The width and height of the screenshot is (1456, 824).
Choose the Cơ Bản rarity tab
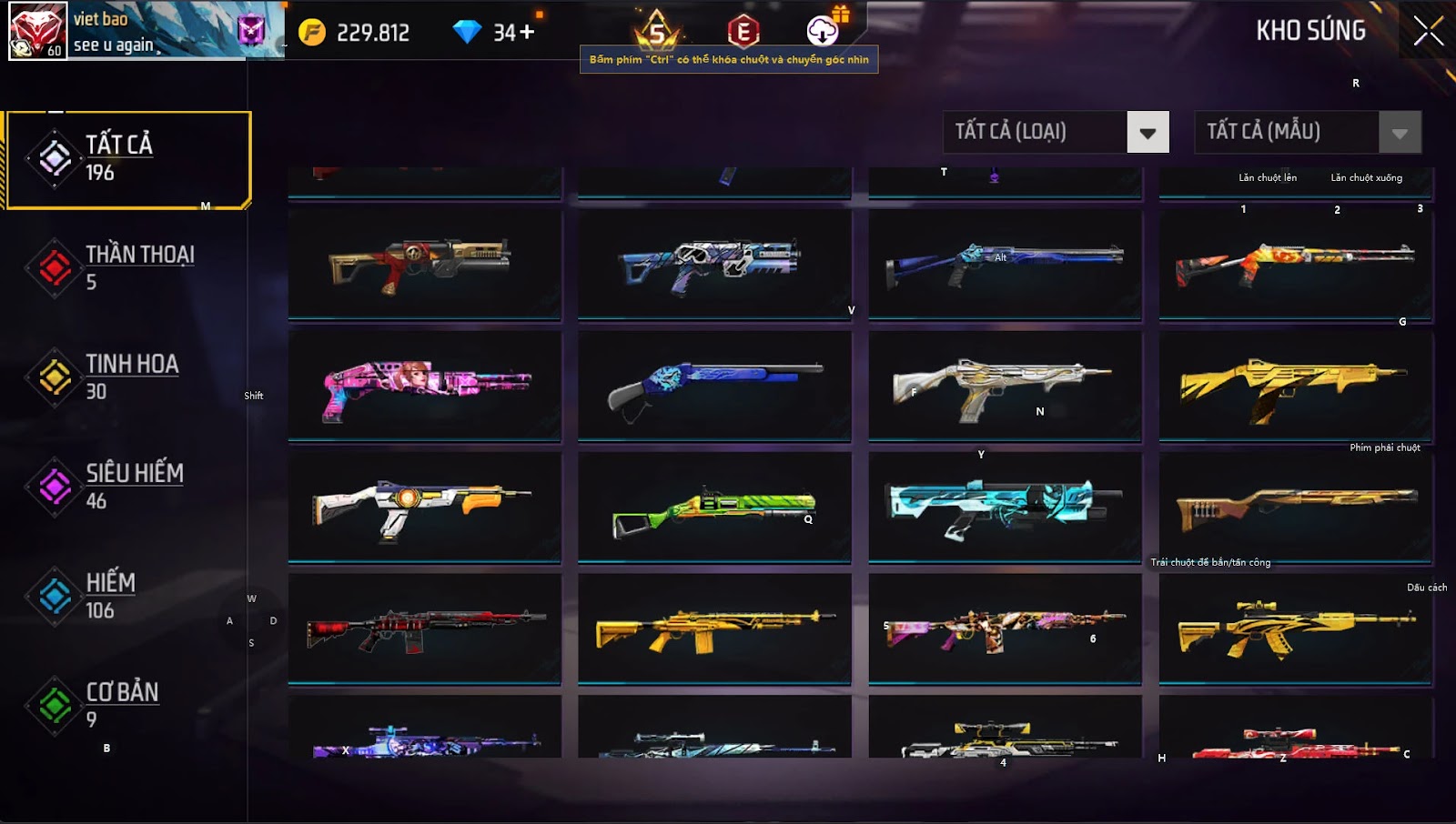point(127,705)
